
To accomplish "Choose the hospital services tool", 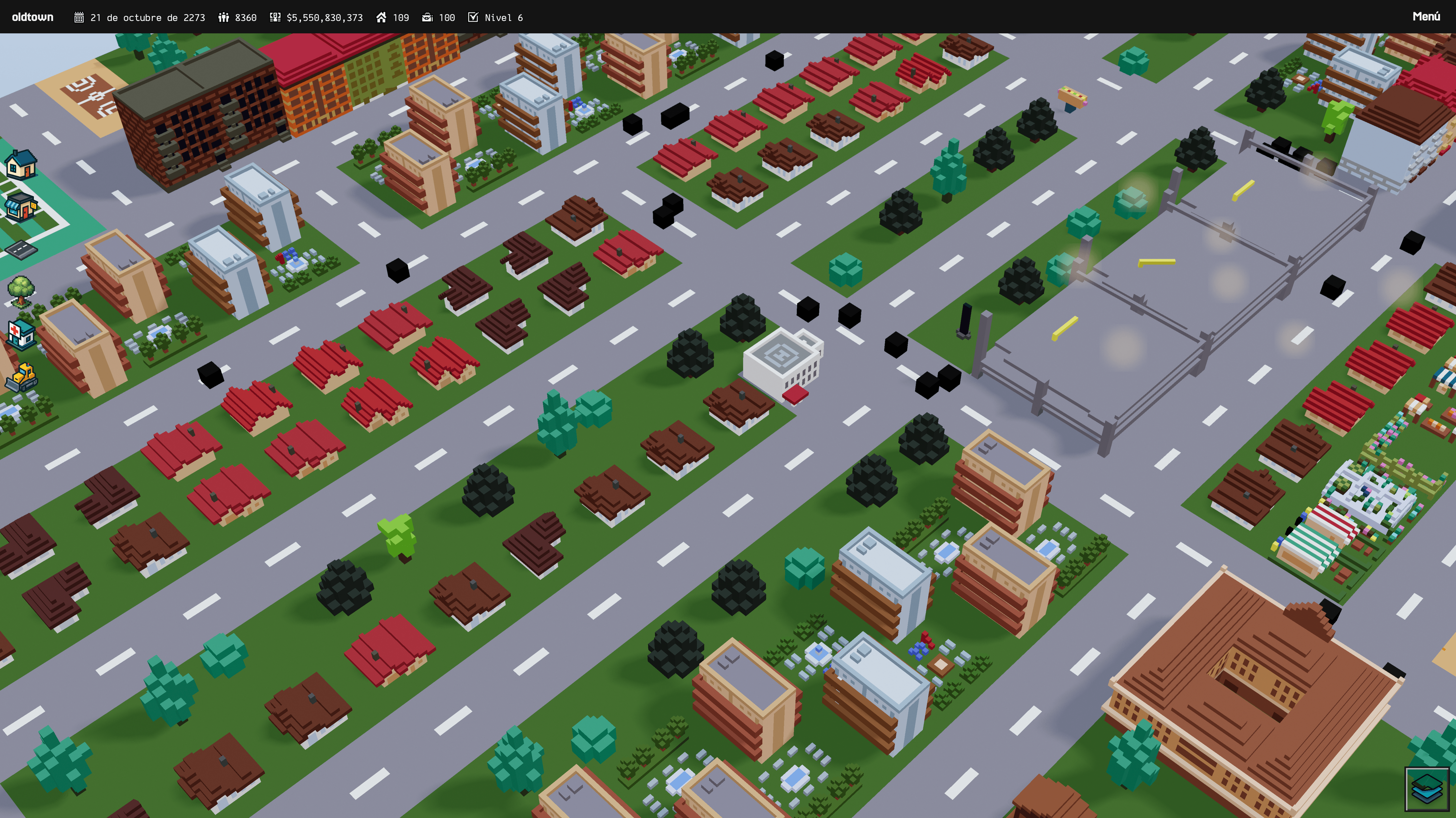I will [x=21, y=334].
